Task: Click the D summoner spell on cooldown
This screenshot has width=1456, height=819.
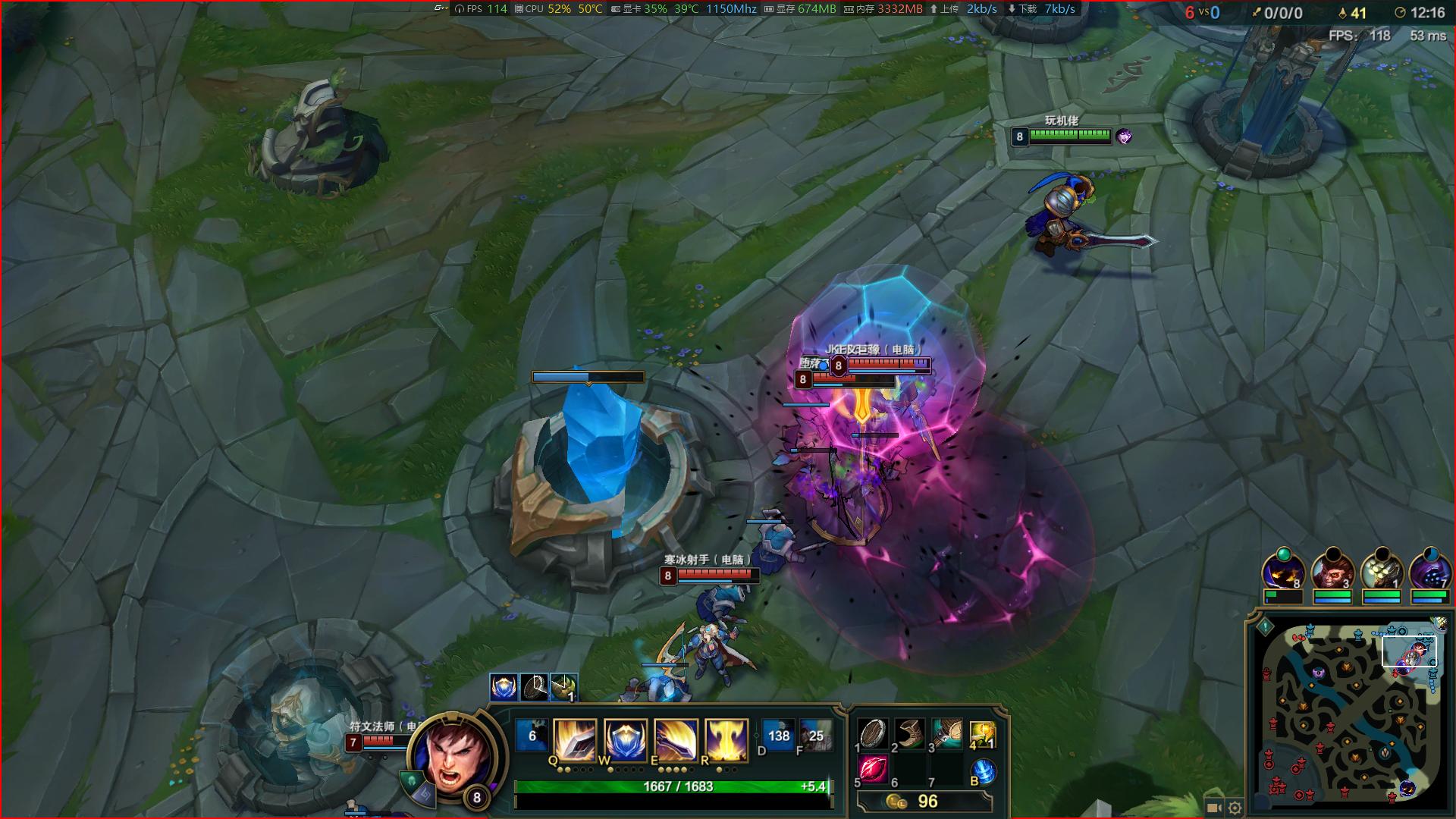Action: [x=777, y=736]
